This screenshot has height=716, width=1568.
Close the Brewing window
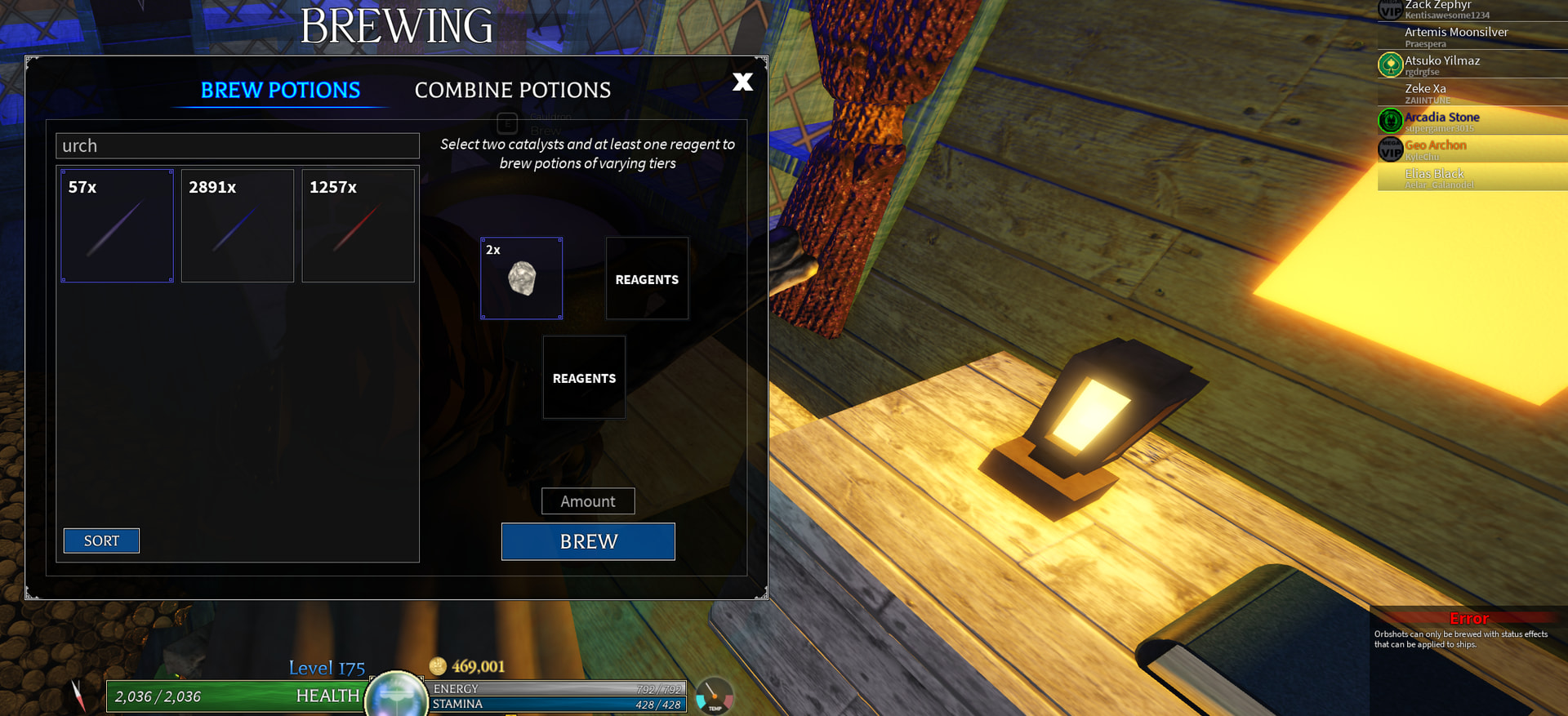(742, 82)
